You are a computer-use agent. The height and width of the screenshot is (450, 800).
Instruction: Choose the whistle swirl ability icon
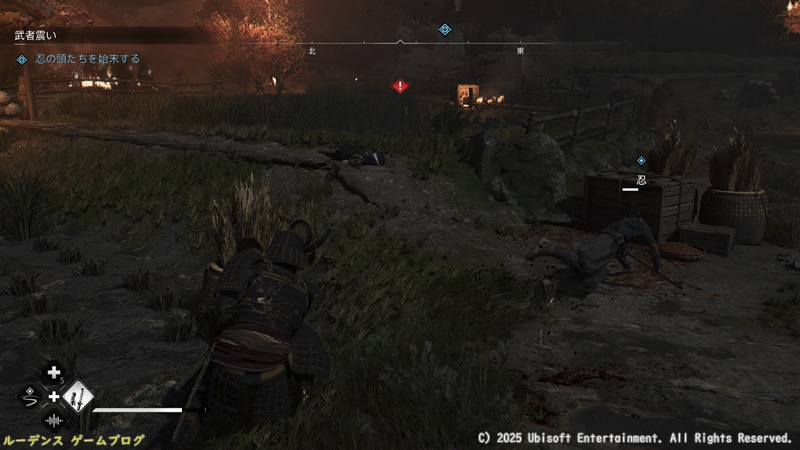click(30, 397)
